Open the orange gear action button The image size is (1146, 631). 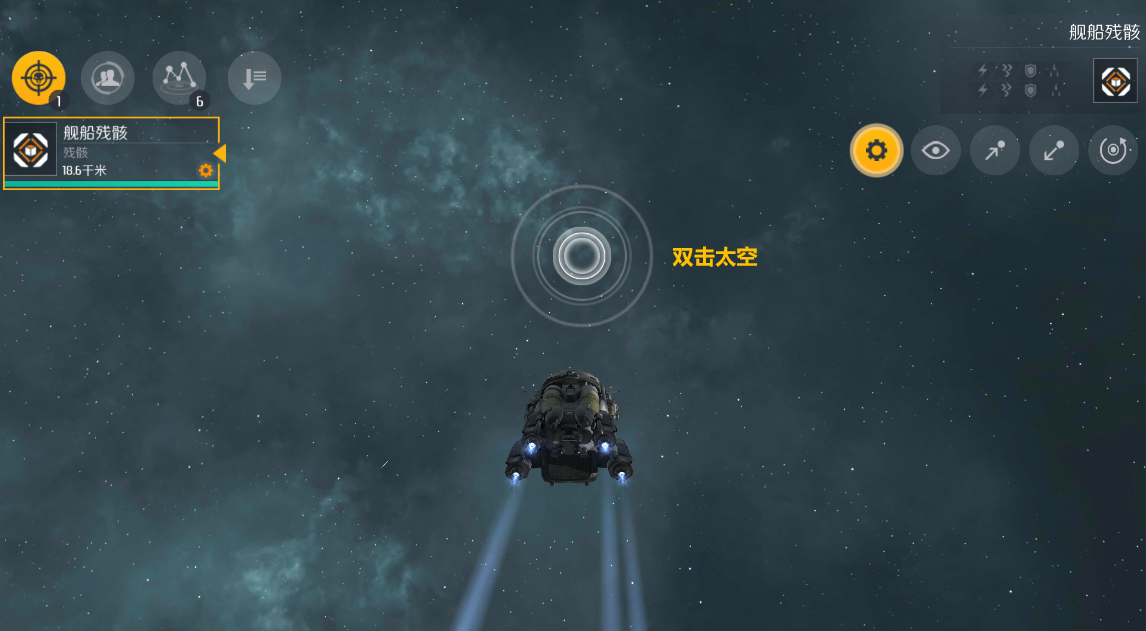click(x=876, y=151)
